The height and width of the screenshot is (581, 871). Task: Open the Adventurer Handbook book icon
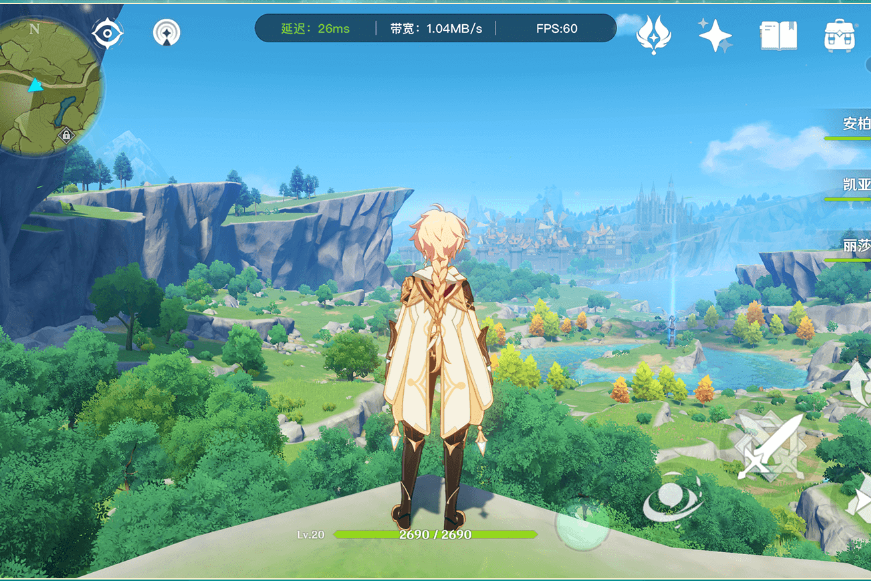pyautogui.click(x=778, y=35)
